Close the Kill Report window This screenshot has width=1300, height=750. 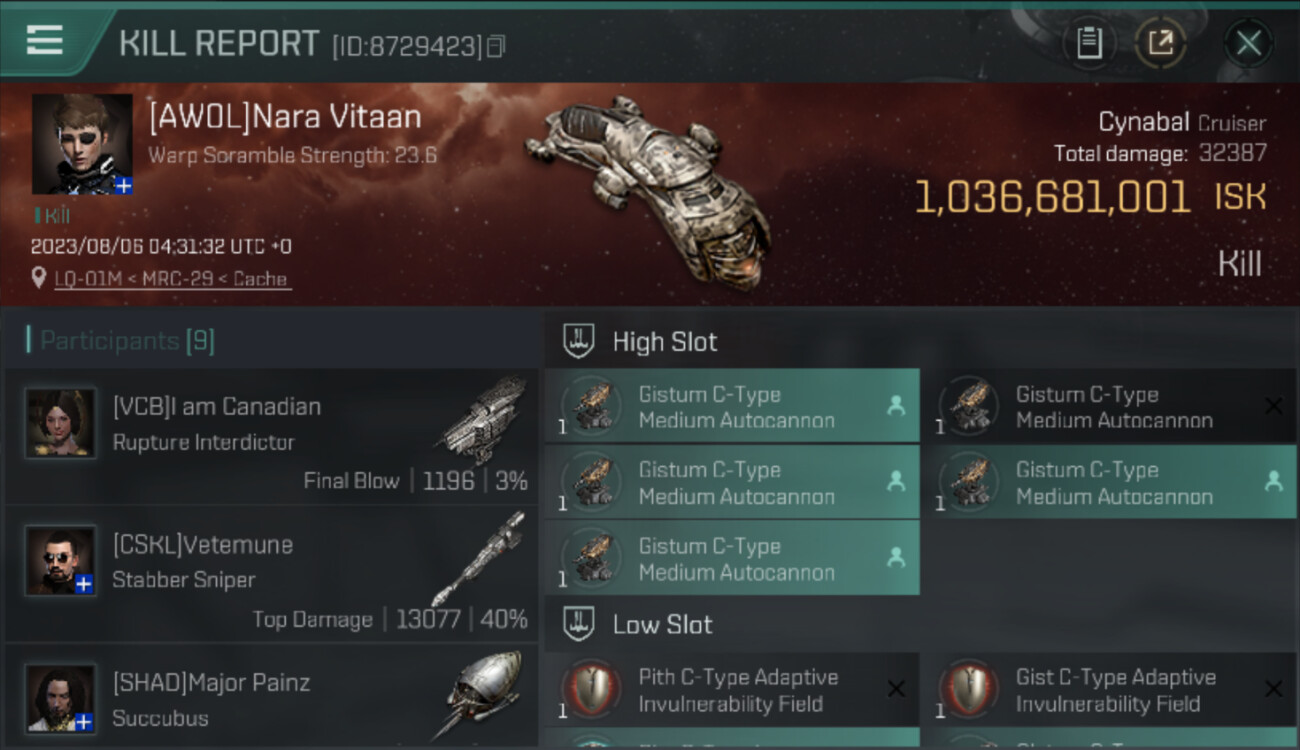pyautogui.click(x=1248, y=43)
